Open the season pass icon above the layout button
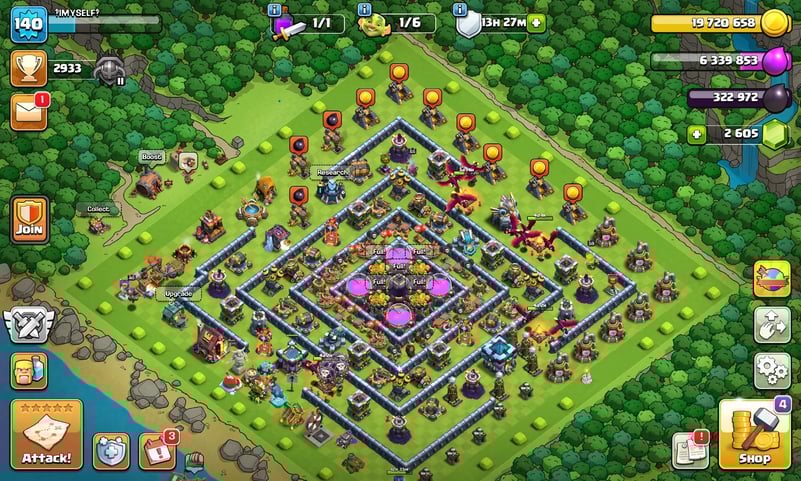The image size is (801, 481). point(772,279)
